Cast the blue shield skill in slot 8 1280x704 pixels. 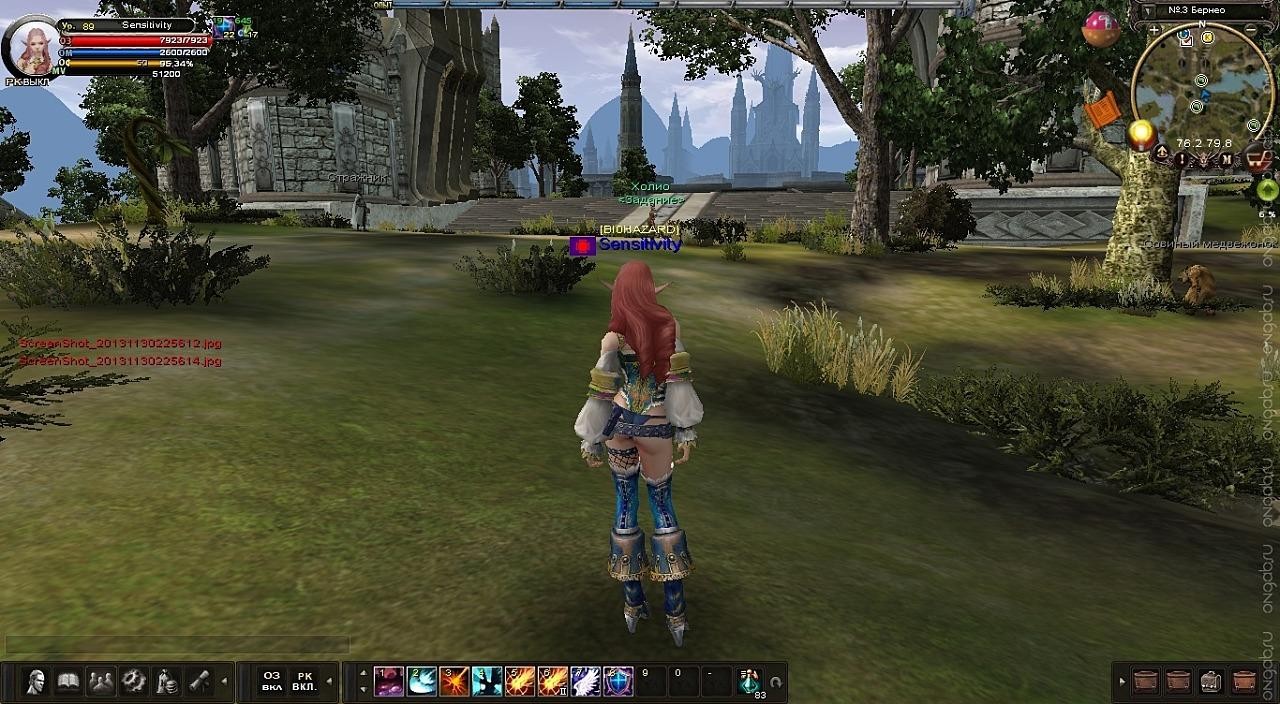[x=619, y=682]
